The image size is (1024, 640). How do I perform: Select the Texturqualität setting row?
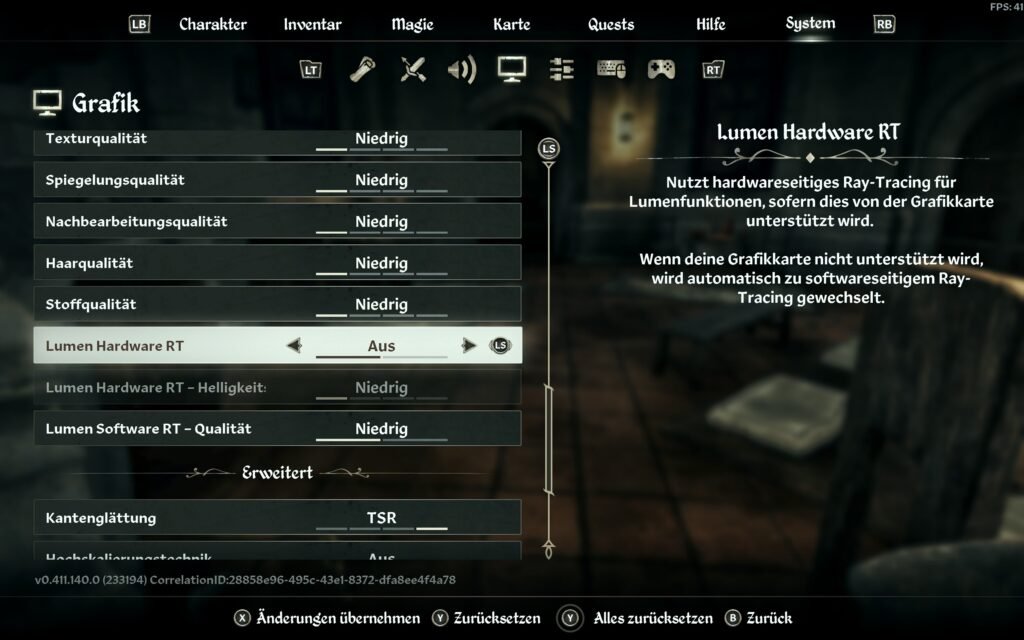(x=277, y=139)
